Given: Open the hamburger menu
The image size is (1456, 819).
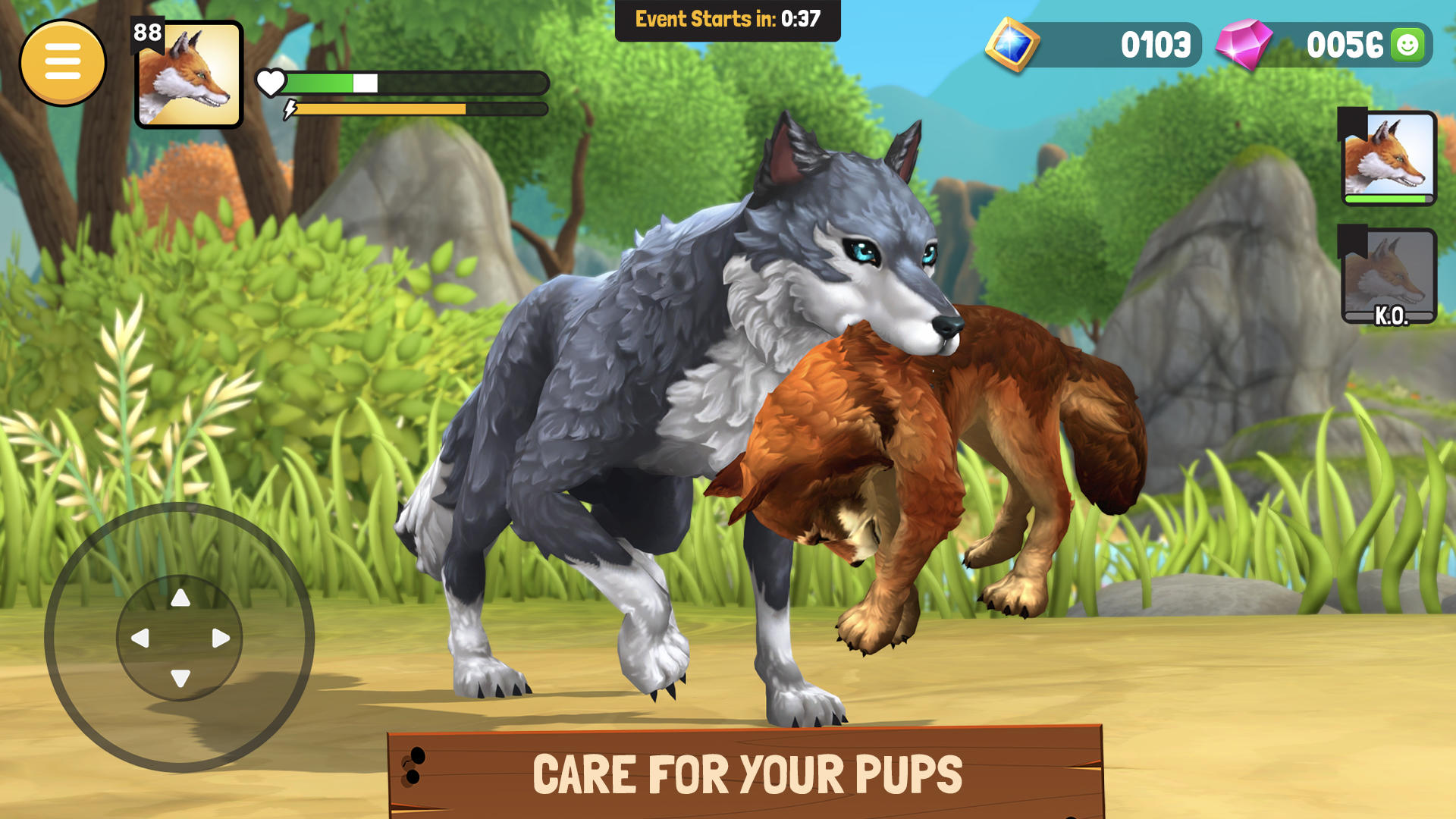Looking at the screenshot, I should point(65,61).
